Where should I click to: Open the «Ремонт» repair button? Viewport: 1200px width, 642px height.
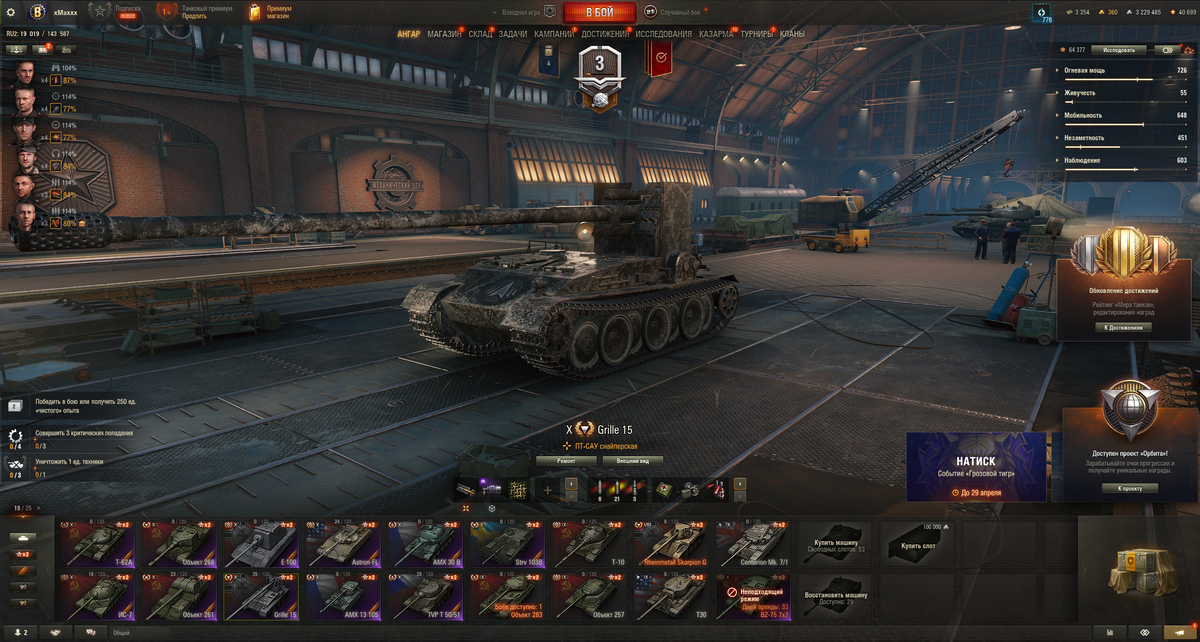tap(566, 461)
